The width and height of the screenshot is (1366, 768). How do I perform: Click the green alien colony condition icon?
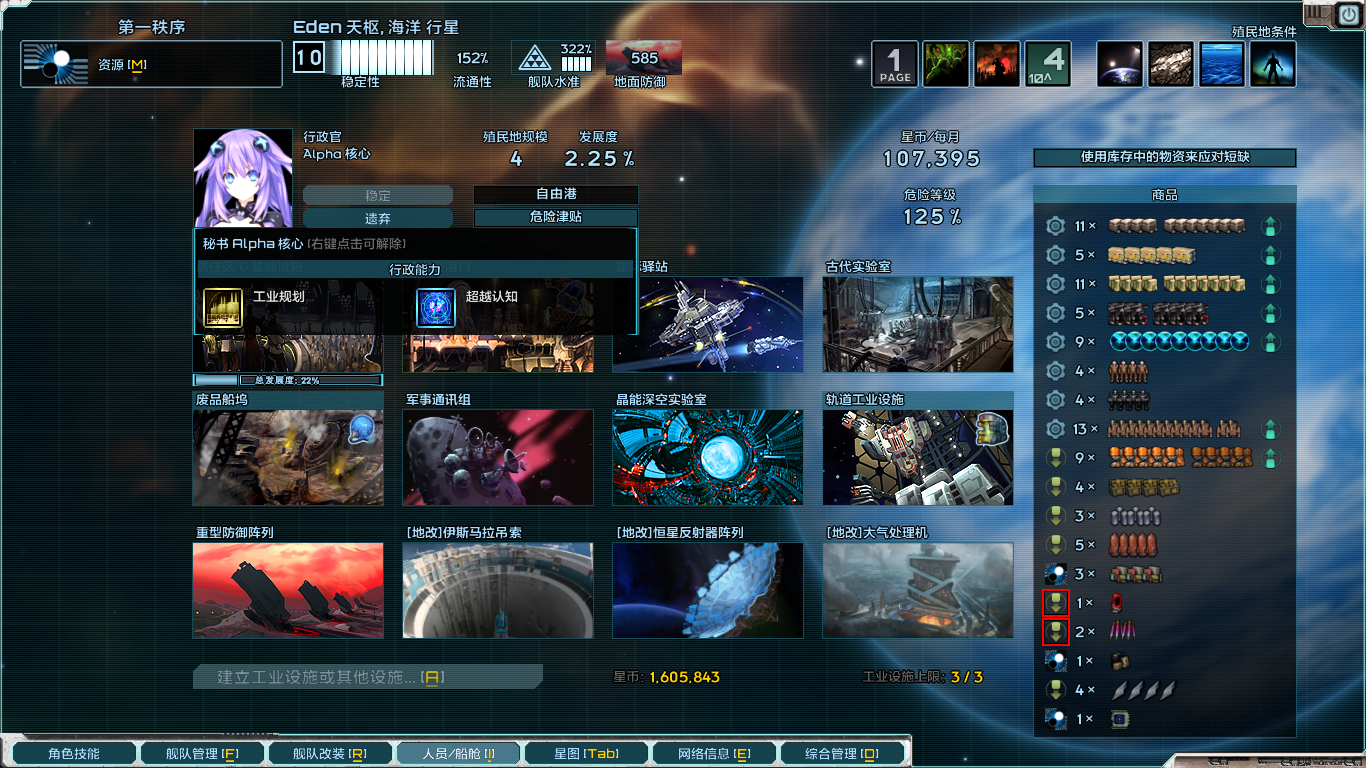(946, 63)
